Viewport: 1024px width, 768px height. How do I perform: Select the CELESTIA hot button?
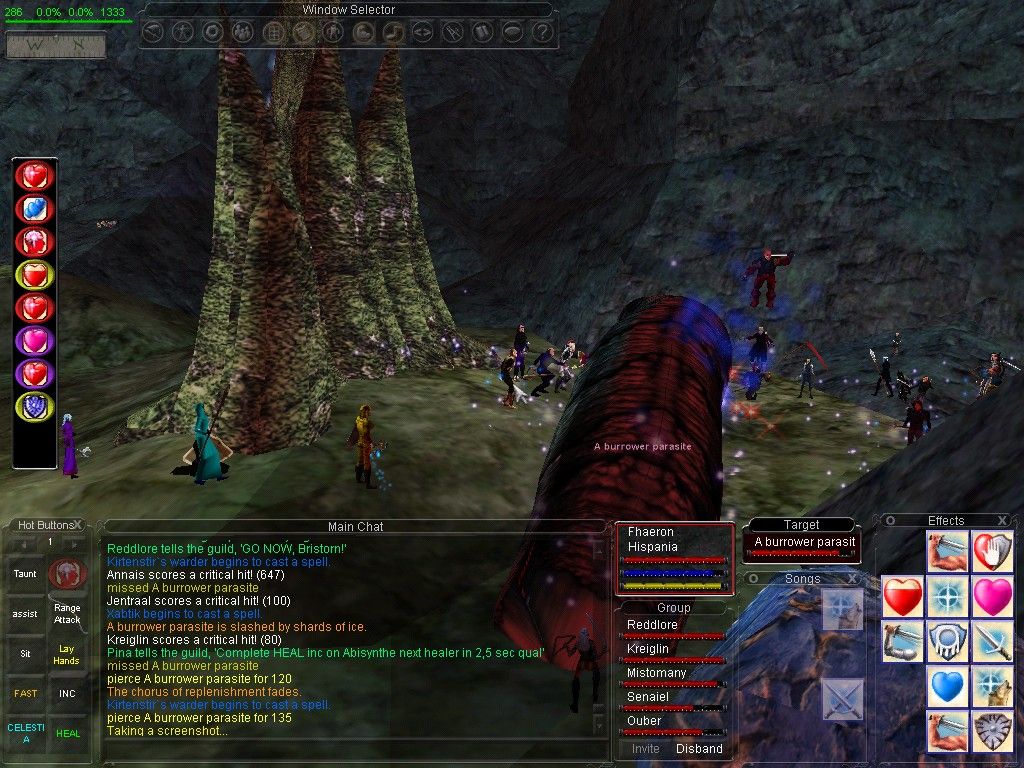pos(24,733)
